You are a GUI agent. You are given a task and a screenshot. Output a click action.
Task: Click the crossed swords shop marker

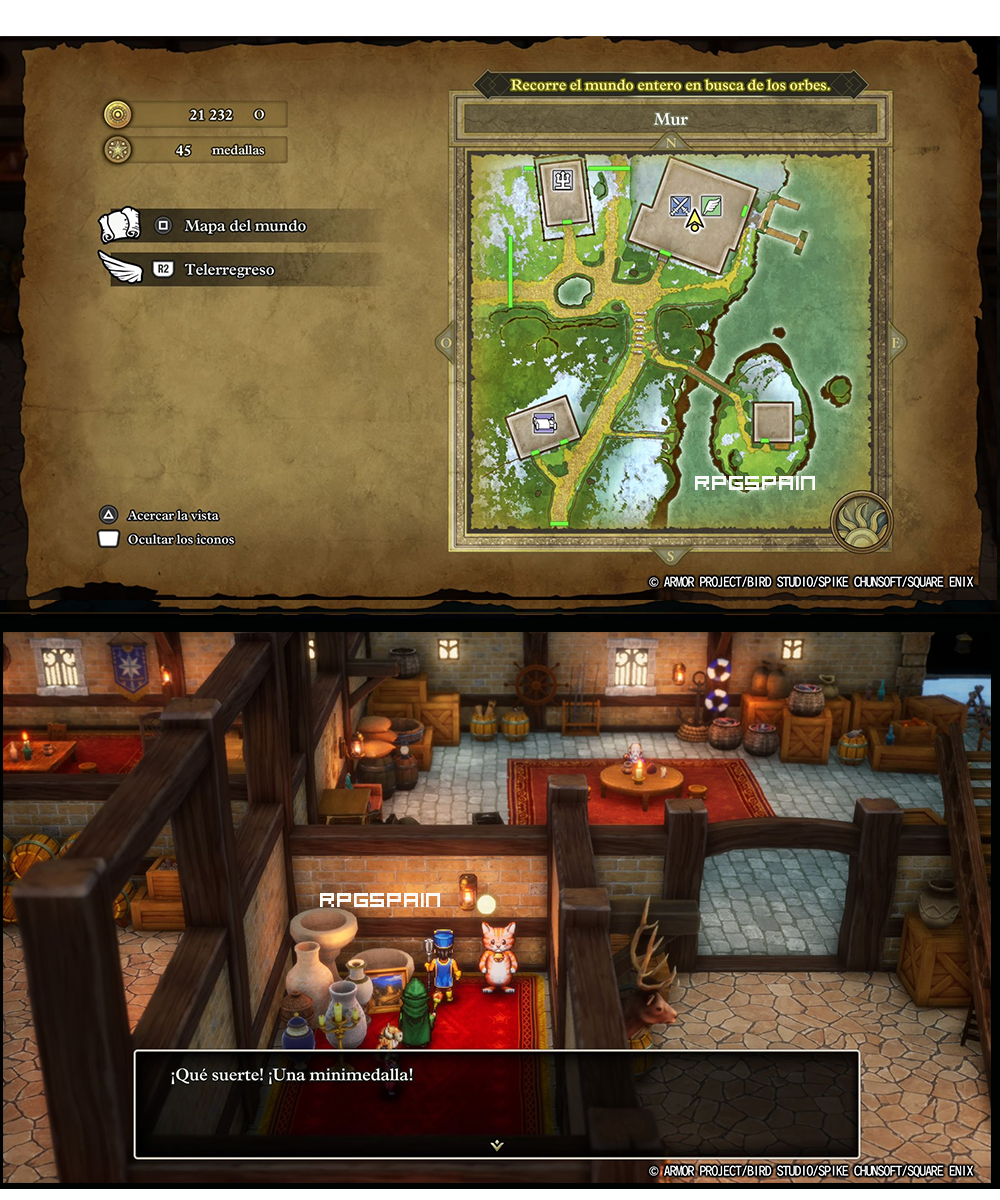681,206
